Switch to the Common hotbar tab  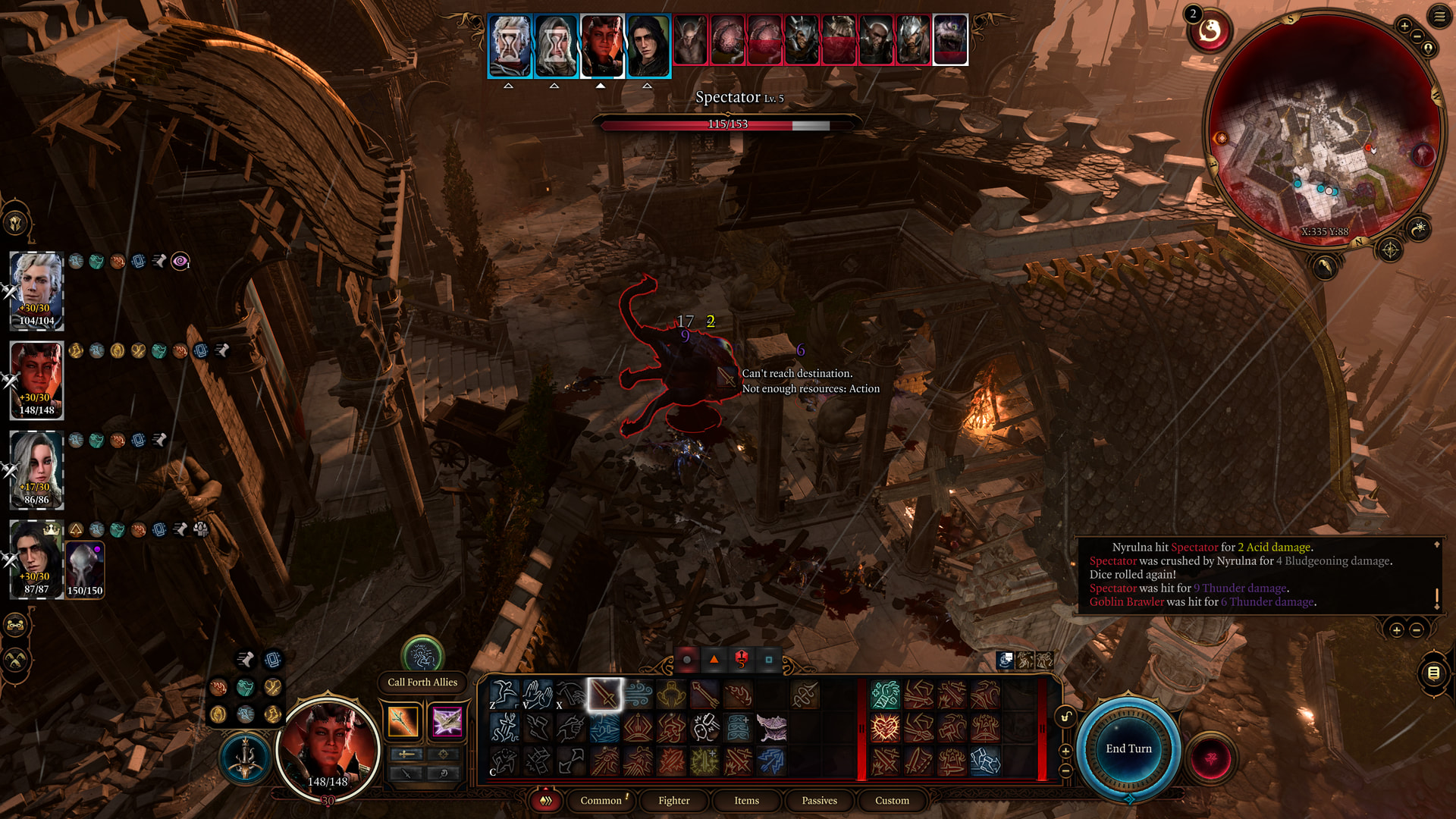[x=601, y=800]
